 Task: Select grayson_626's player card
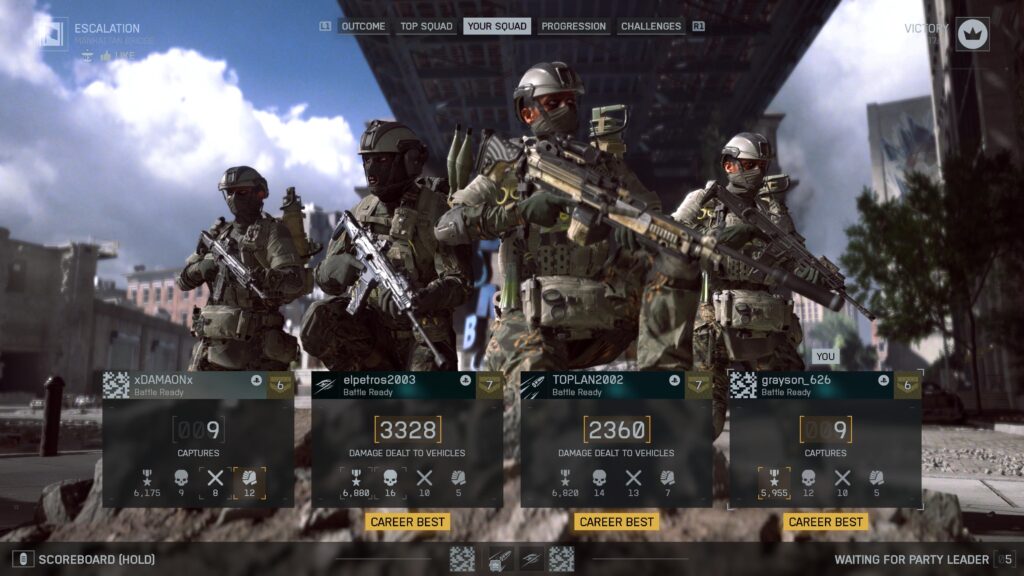(825, 439)
